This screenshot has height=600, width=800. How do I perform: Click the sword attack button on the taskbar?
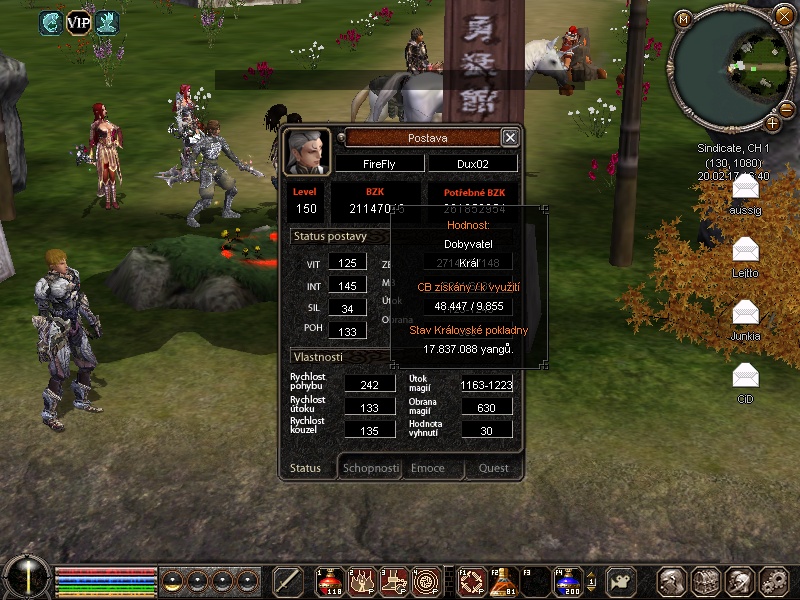coord(288,581)
